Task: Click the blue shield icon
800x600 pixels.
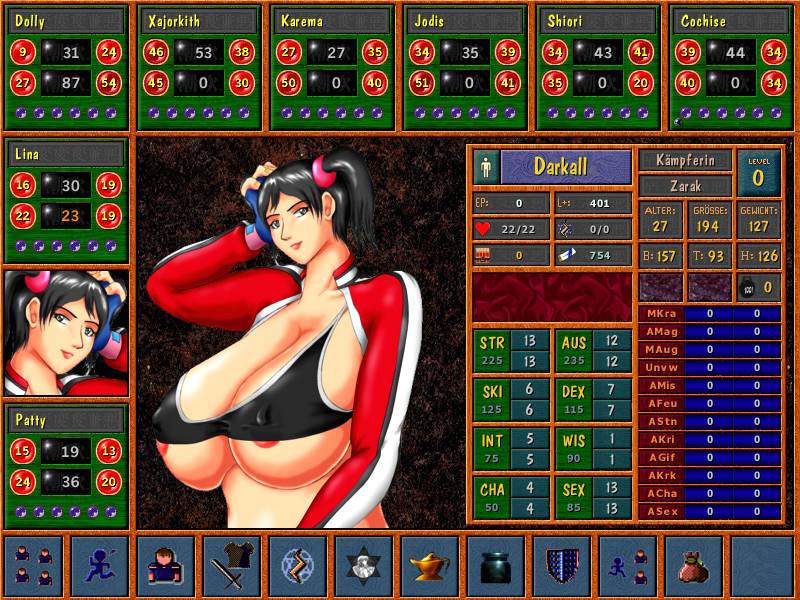Action: [562, 566]
